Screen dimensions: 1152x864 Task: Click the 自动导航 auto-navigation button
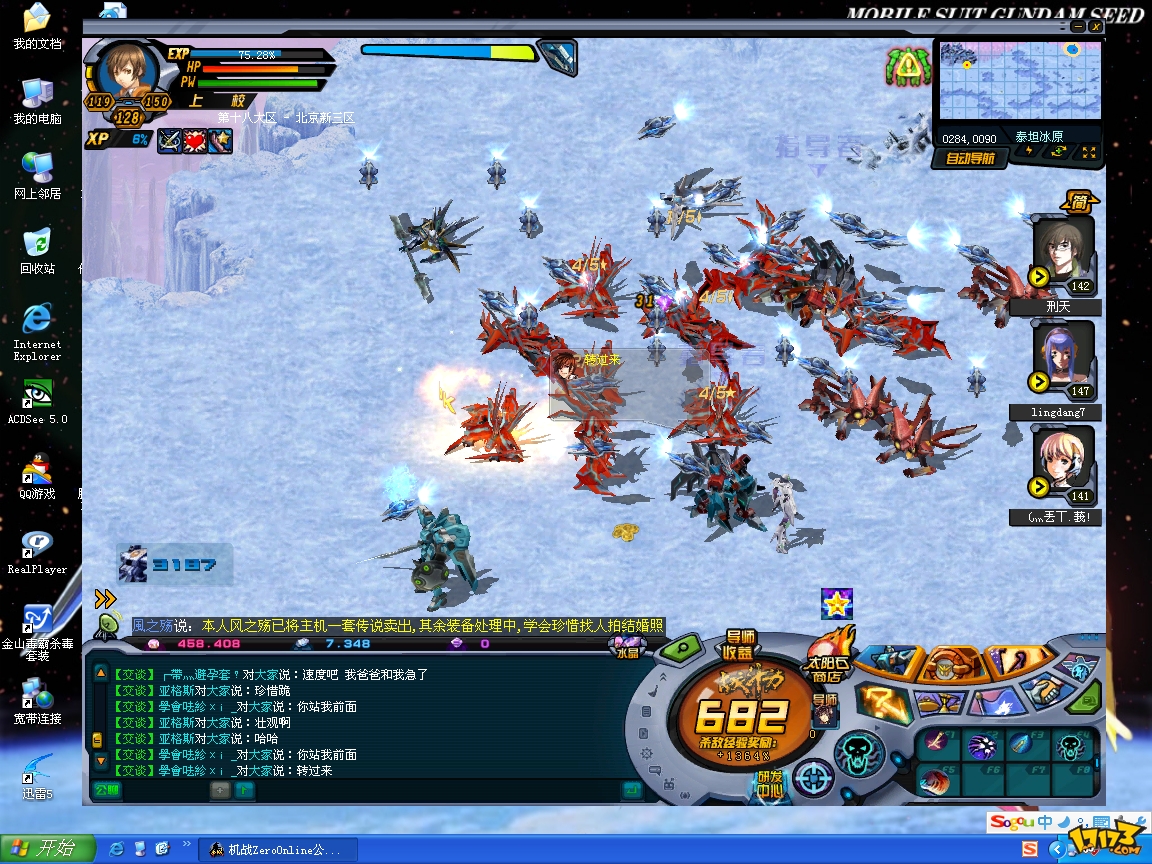pyautogui.click(x=969, y=158)
